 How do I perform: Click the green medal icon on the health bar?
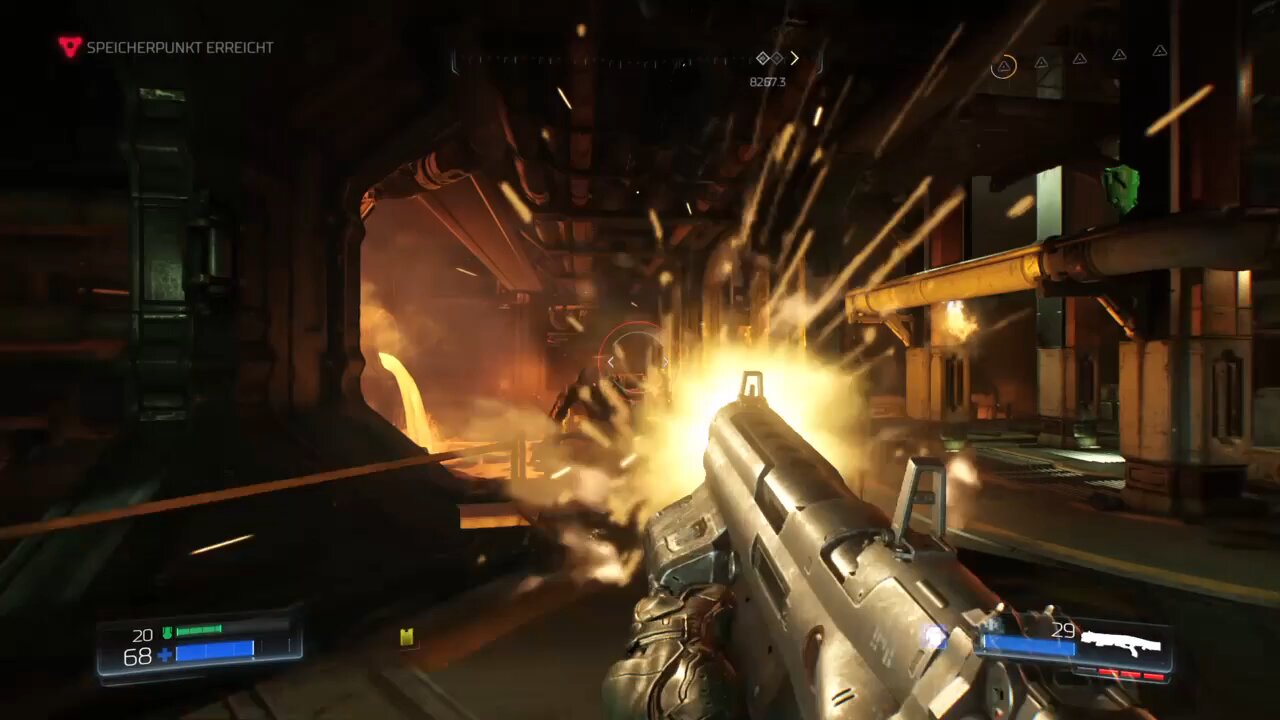(x=167, y=632)
